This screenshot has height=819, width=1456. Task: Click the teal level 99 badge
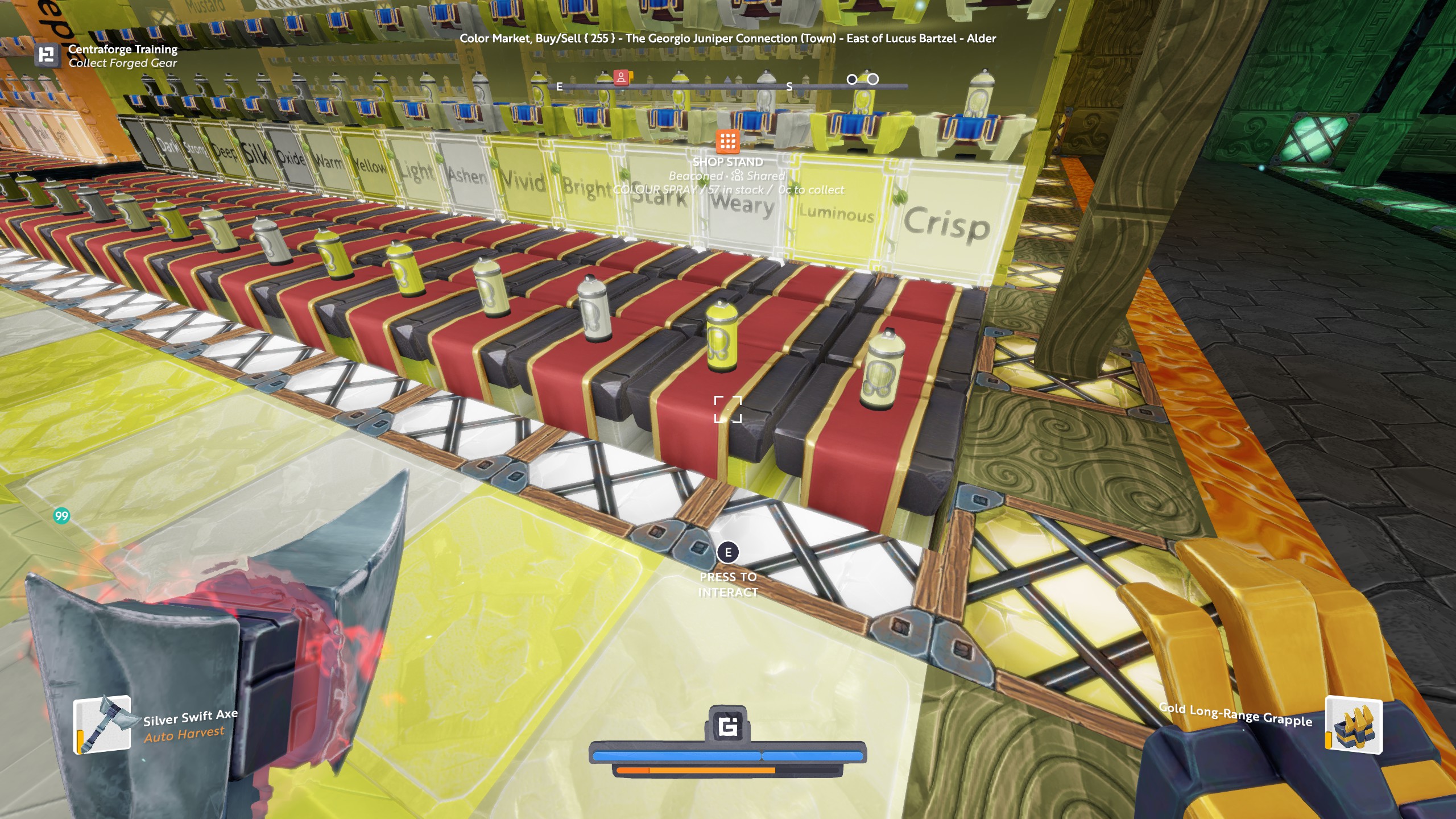pyautogui.click(x=61, y=516)
